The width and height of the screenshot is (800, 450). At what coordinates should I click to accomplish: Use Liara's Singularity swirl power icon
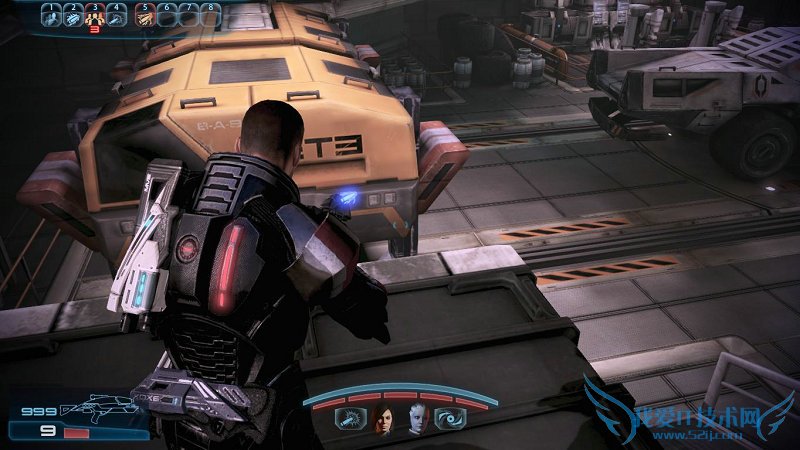pos(448,419)
